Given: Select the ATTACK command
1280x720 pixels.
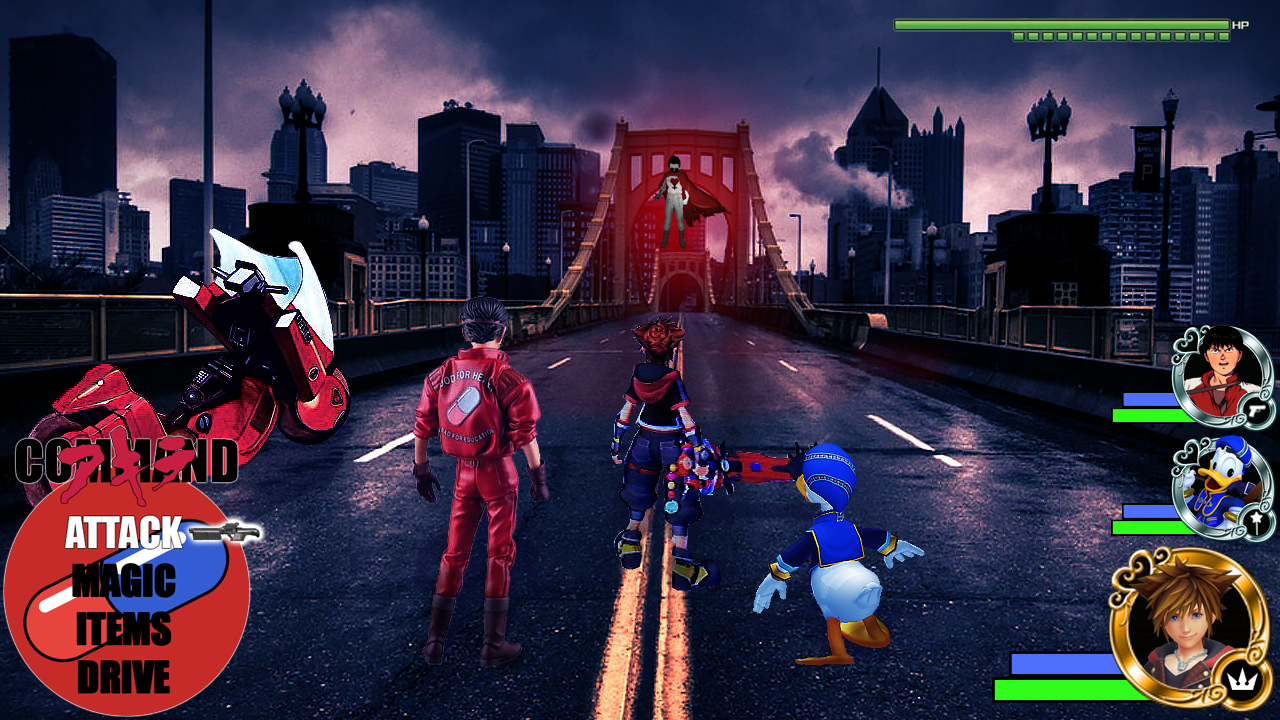Looking at the screenshot, I should tap(123, 531).
